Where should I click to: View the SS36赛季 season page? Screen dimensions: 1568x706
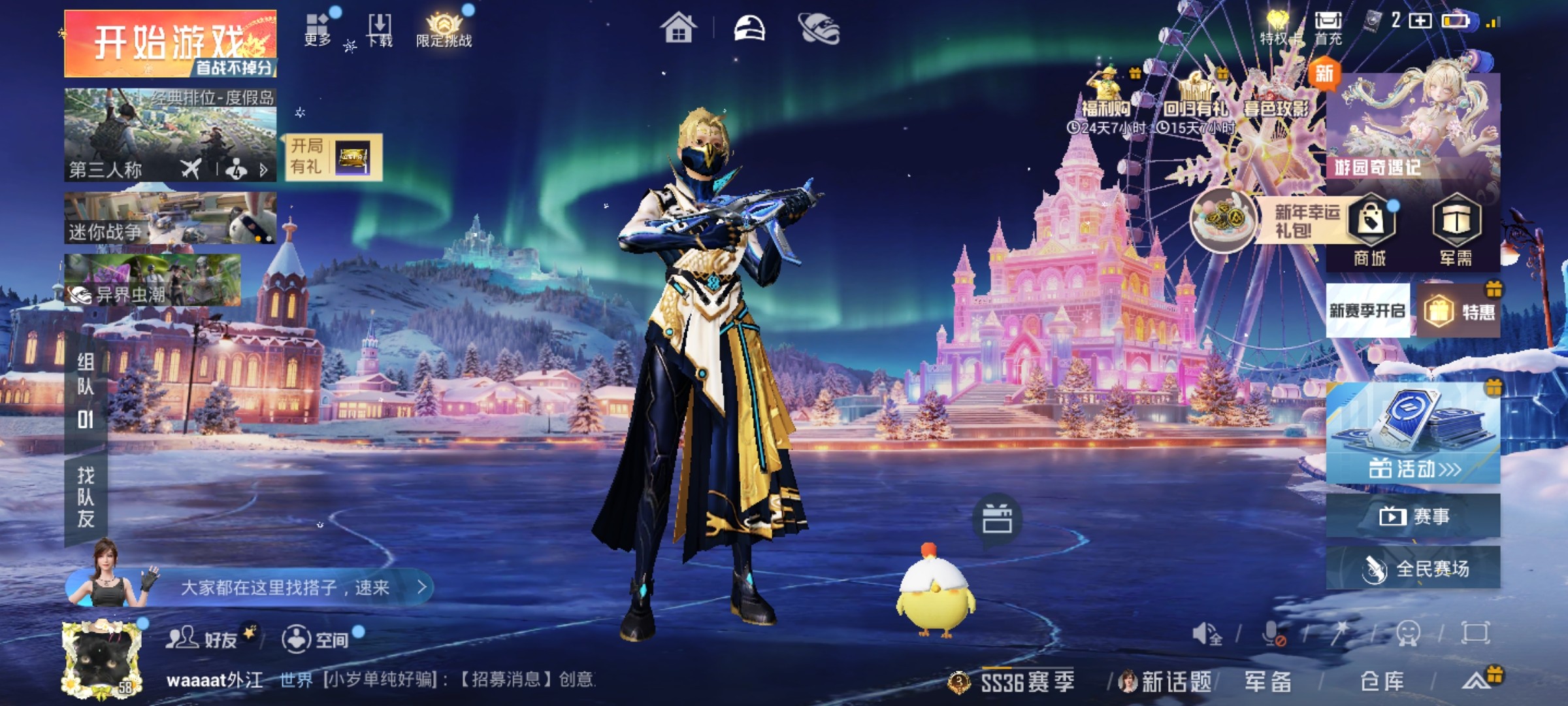1026,682
